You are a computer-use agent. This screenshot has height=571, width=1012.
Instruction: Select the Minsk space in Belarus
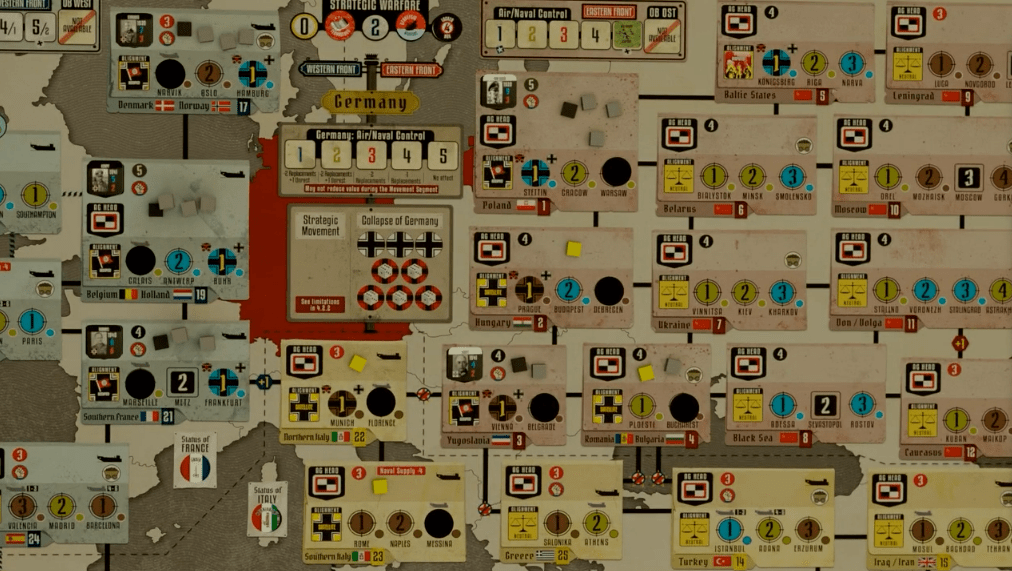tap(752, 176)
